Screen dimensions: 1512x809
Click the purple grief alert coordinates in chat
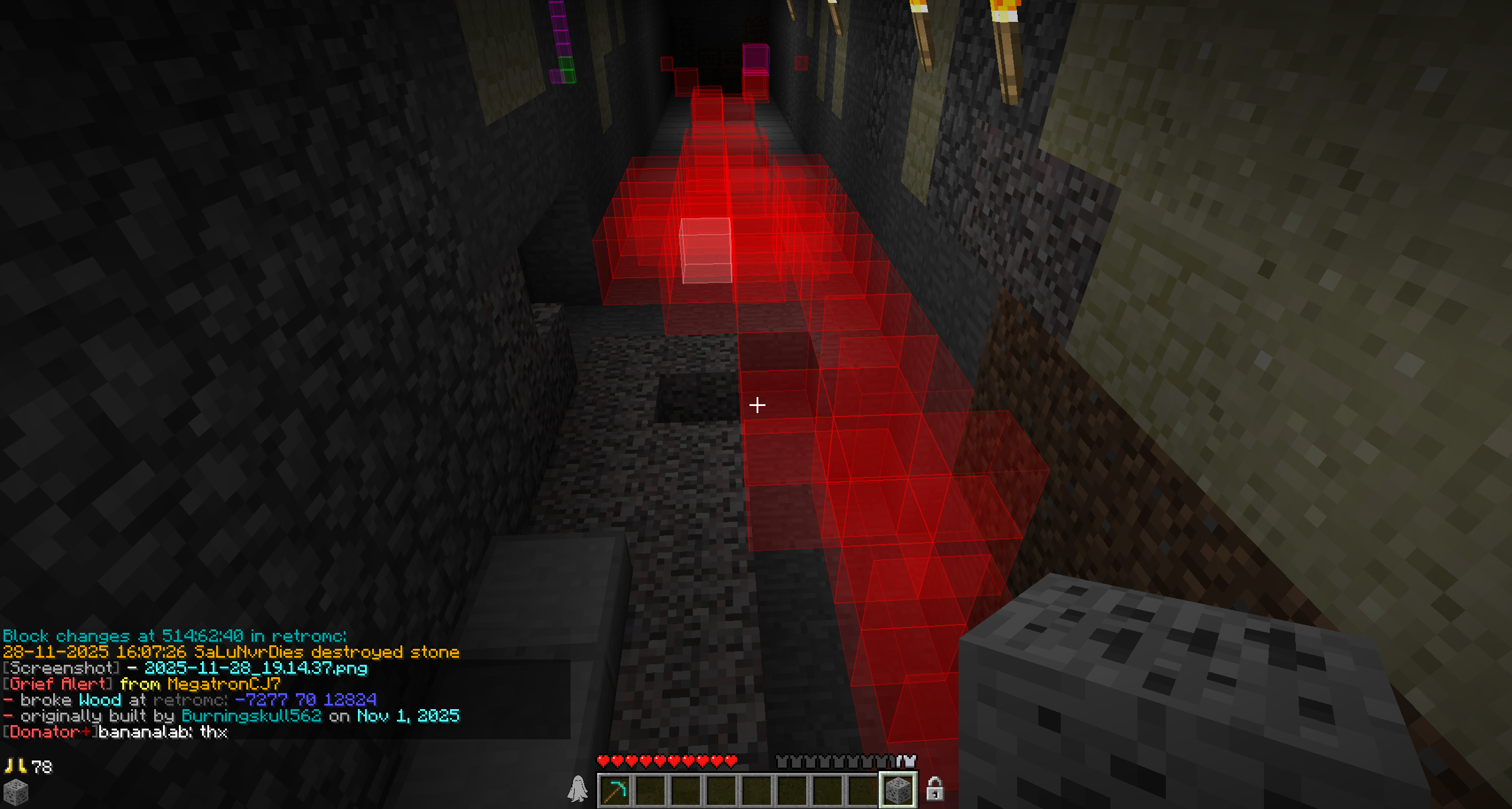pyautogui.click(x=305, y=700)
